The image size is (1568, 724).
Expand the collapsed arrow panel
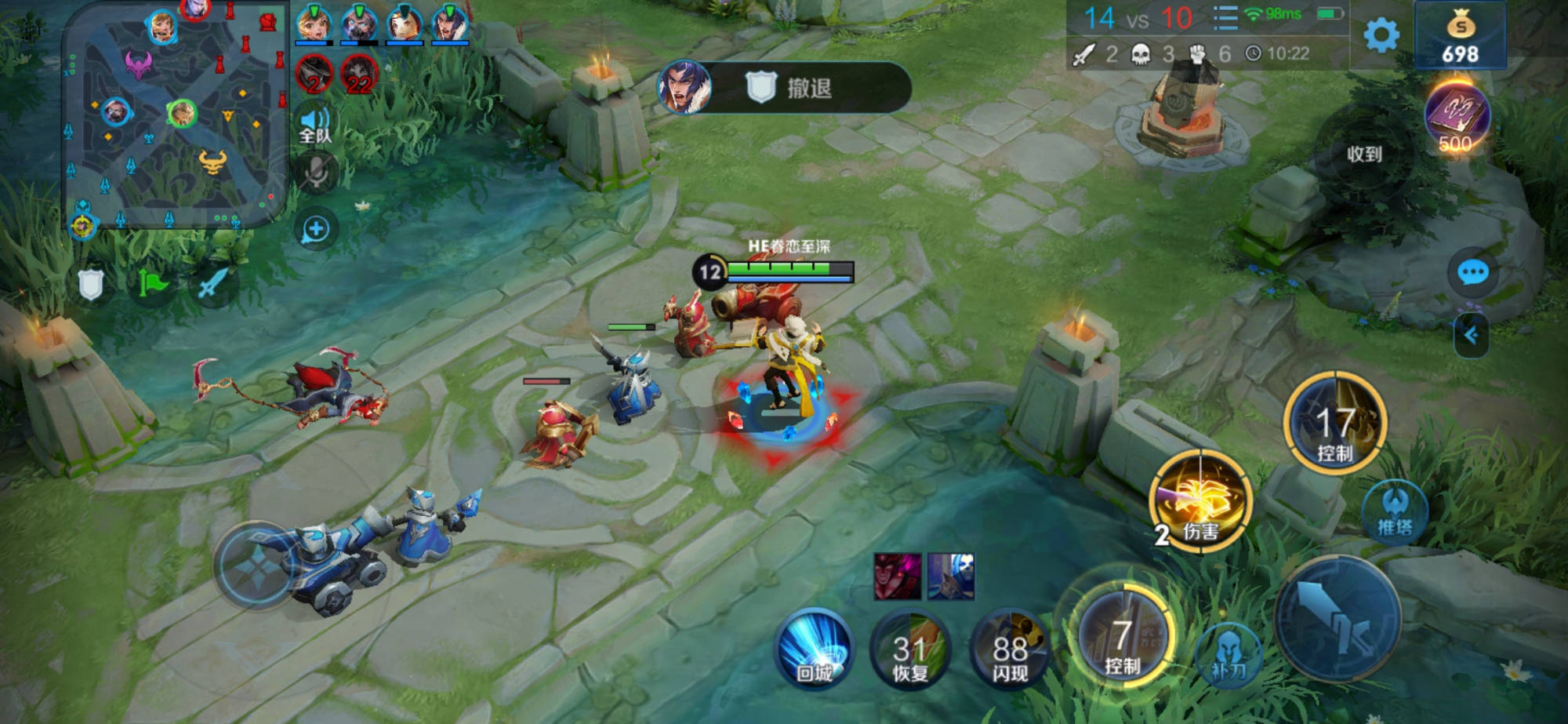(x=1471, y=336)
